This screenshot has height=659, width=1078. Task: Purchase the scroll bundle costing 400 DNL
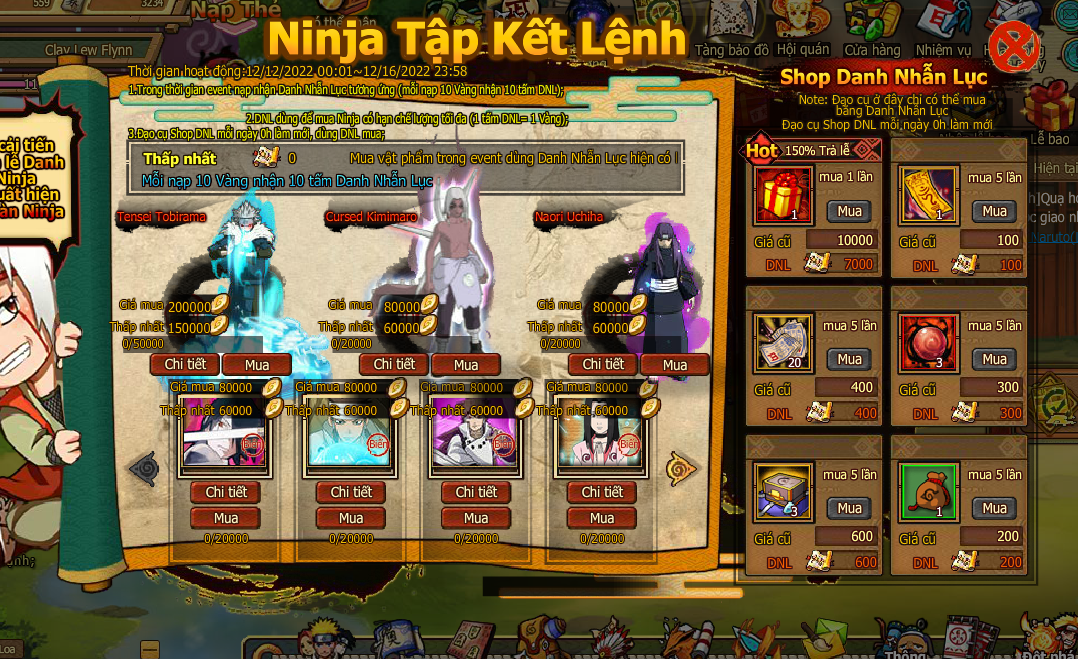point(849,359)
